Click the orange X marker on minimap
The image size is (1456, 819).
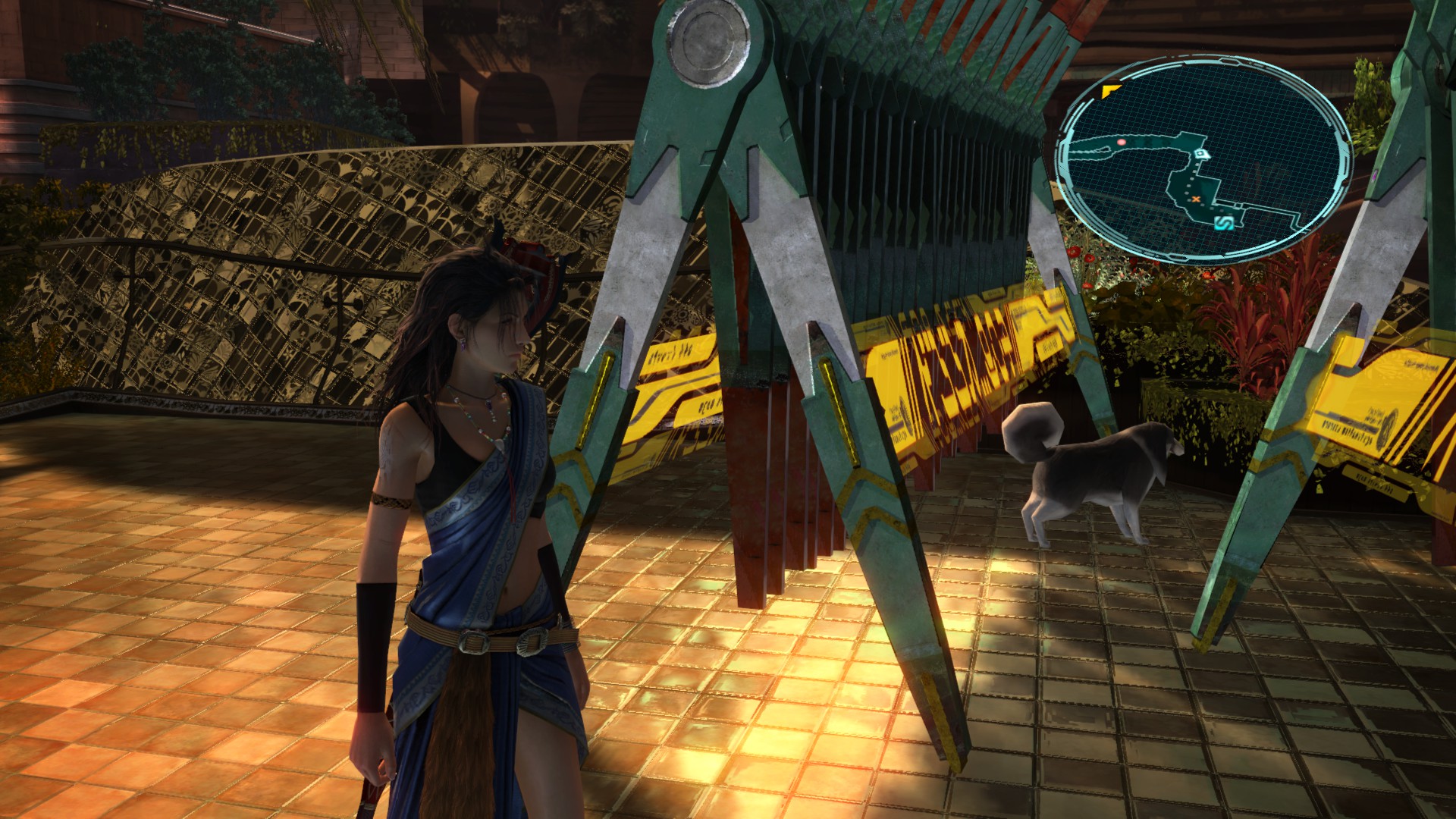tap(1196, 199)
